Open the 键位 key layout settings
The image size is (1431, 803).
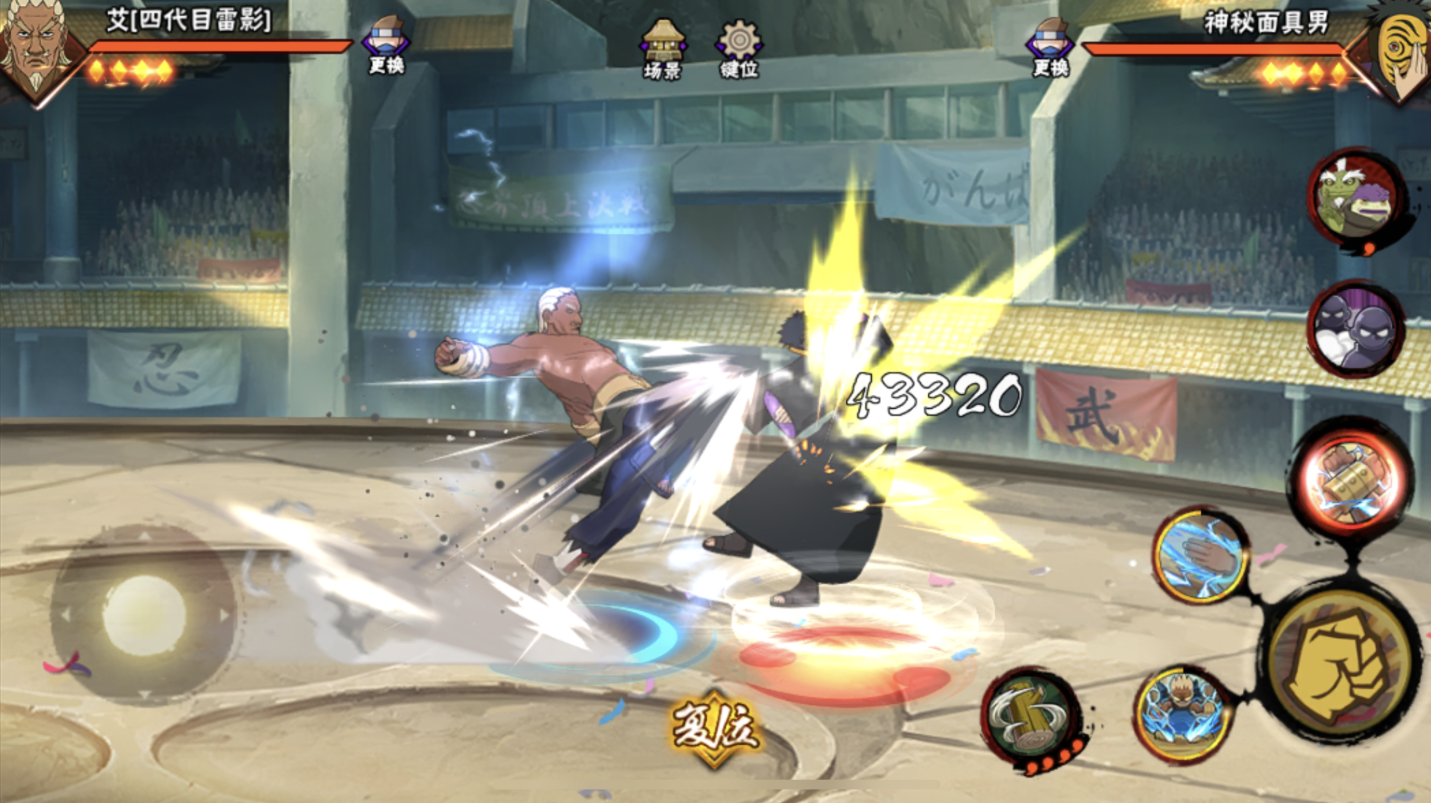[739, 48]
